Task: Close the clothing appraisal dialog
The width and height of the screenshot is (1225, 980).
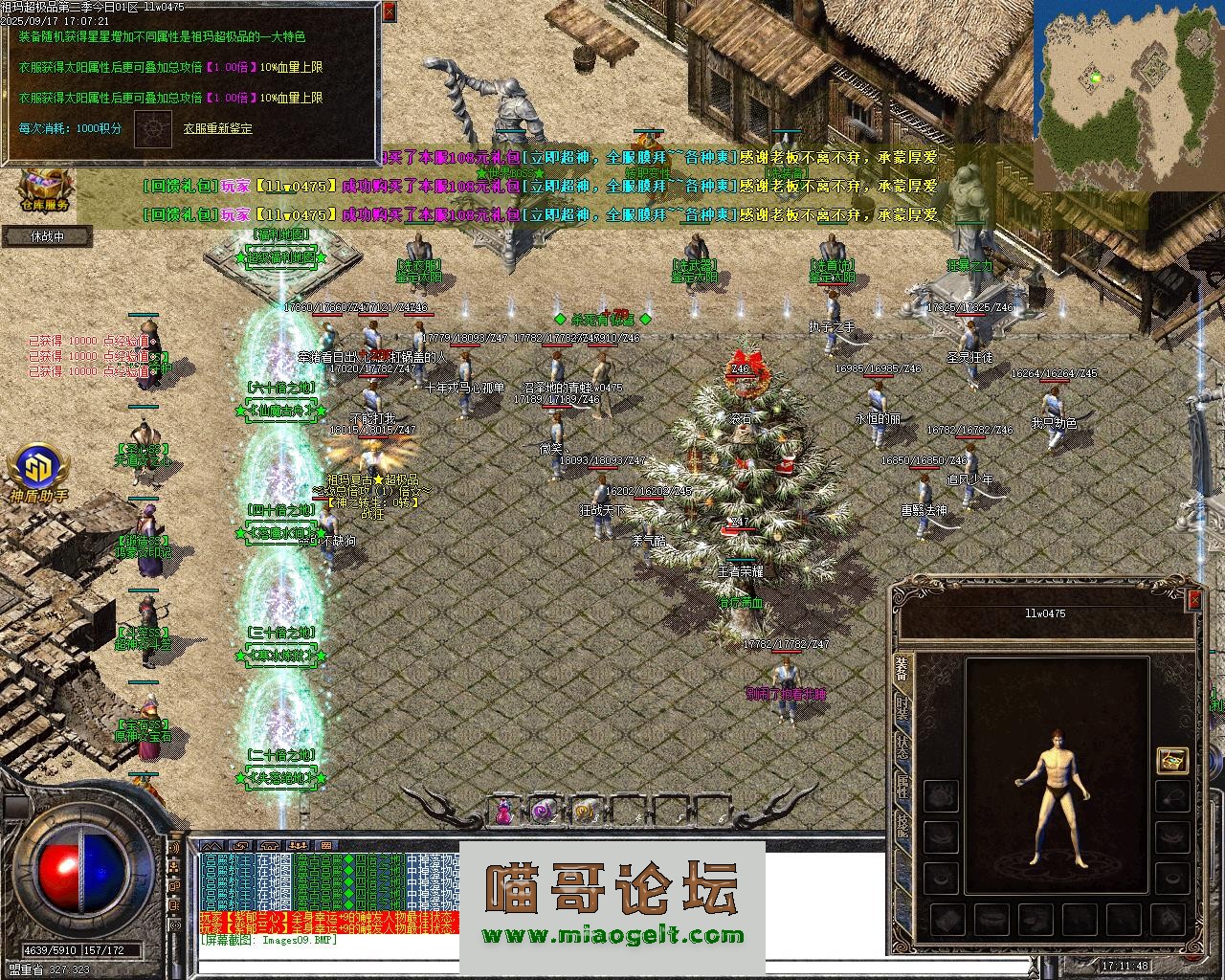Action: pyautogui.click(x=388, y=12)
